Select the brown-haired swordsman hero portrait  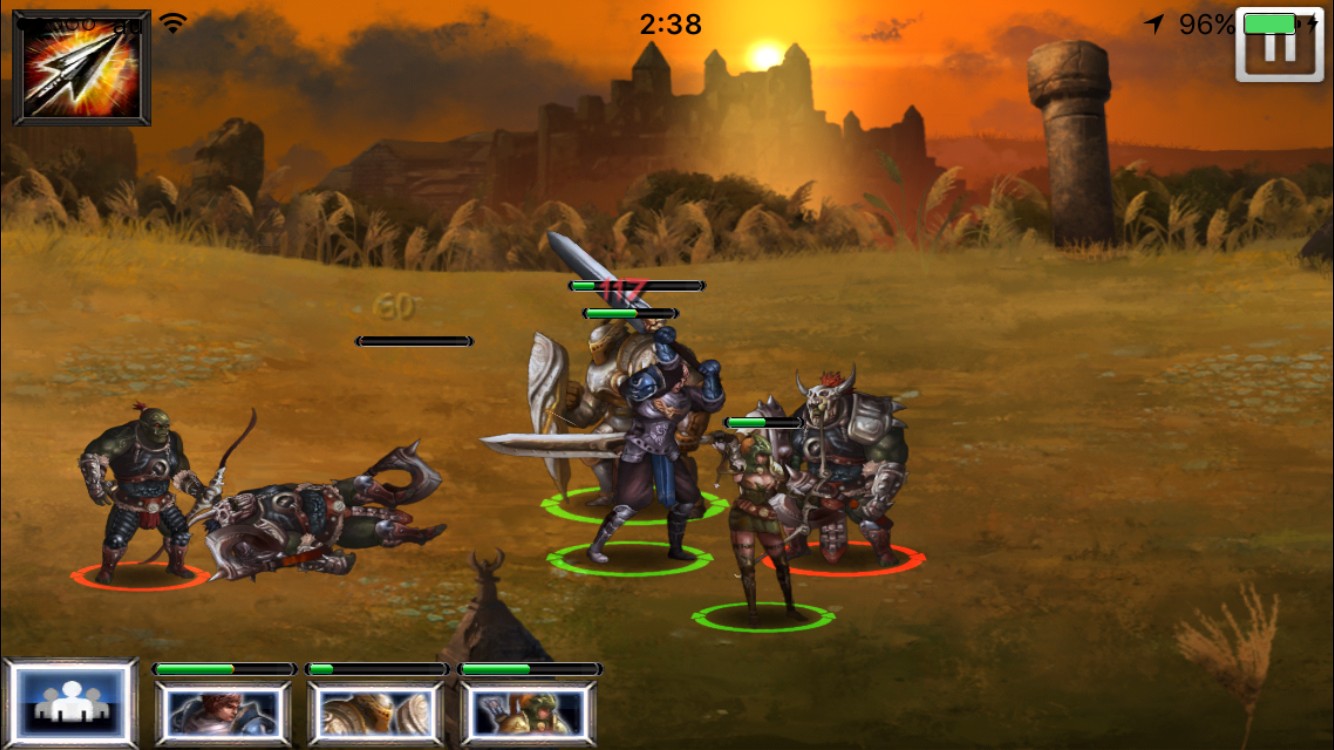(223, 713)
